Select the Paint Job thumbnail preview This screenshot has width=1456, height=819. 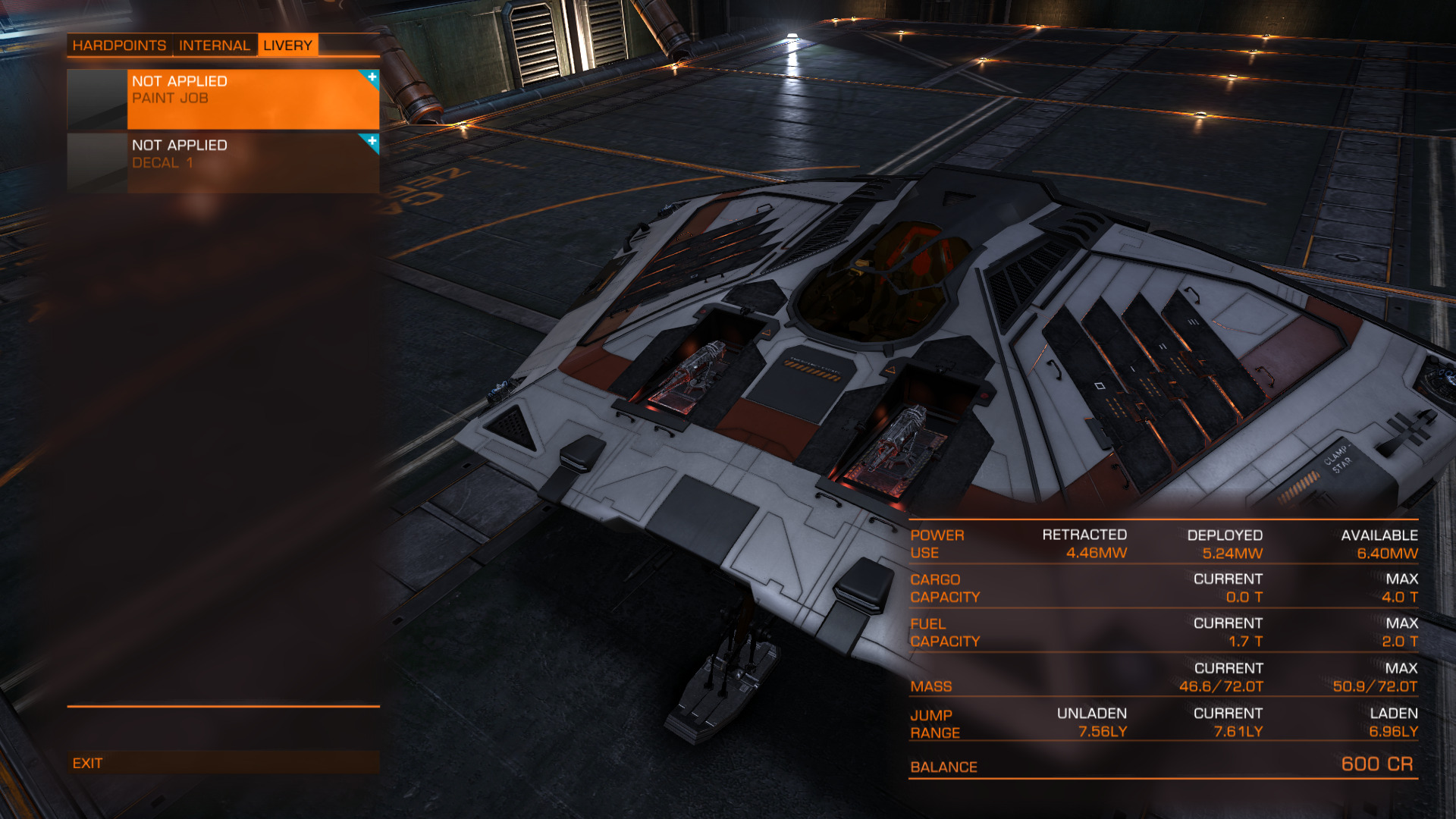pyautogui.click(x=96, y=99)
